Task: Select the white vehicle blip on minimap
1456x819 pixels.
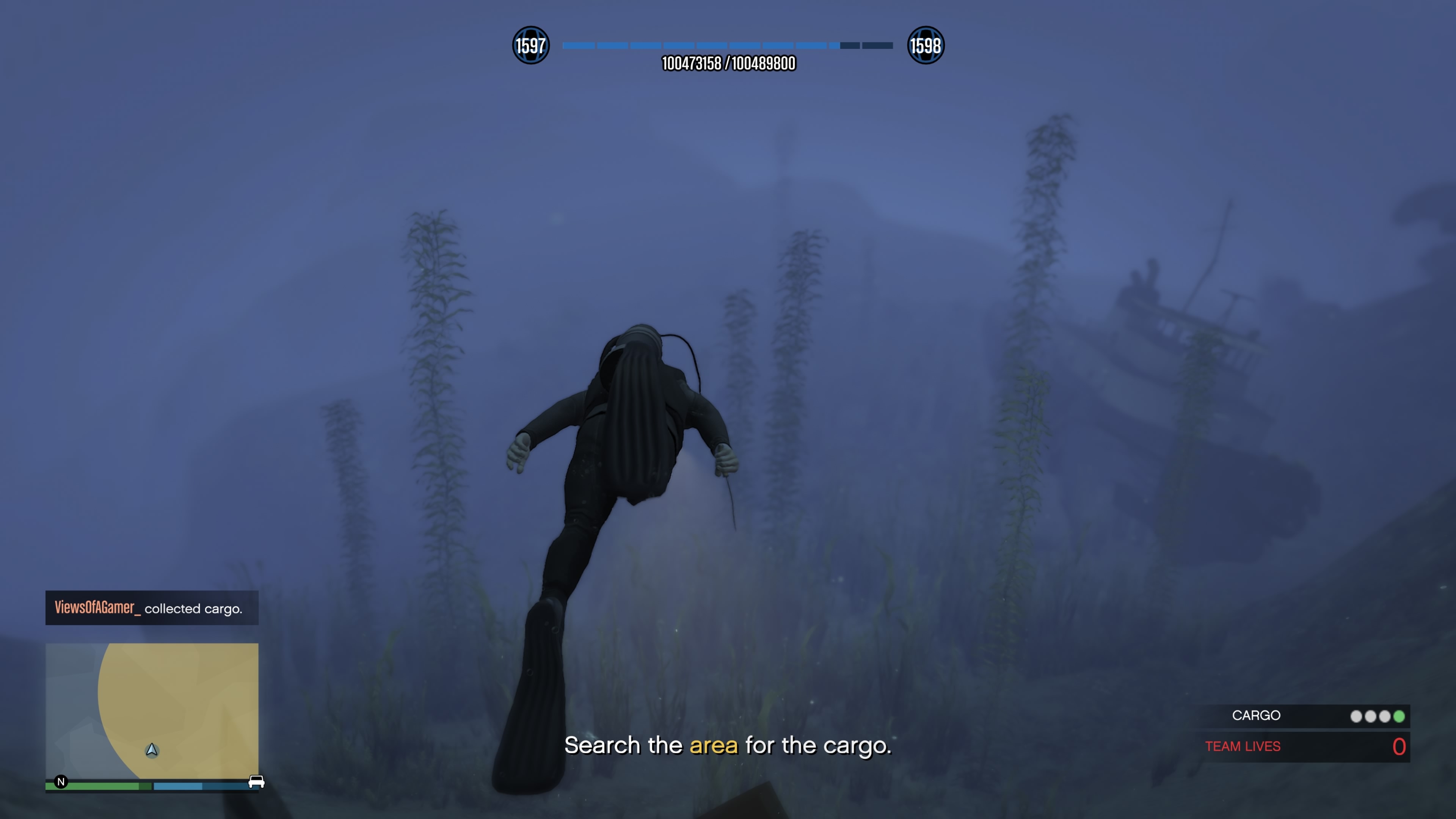Action: pos(256,782)
